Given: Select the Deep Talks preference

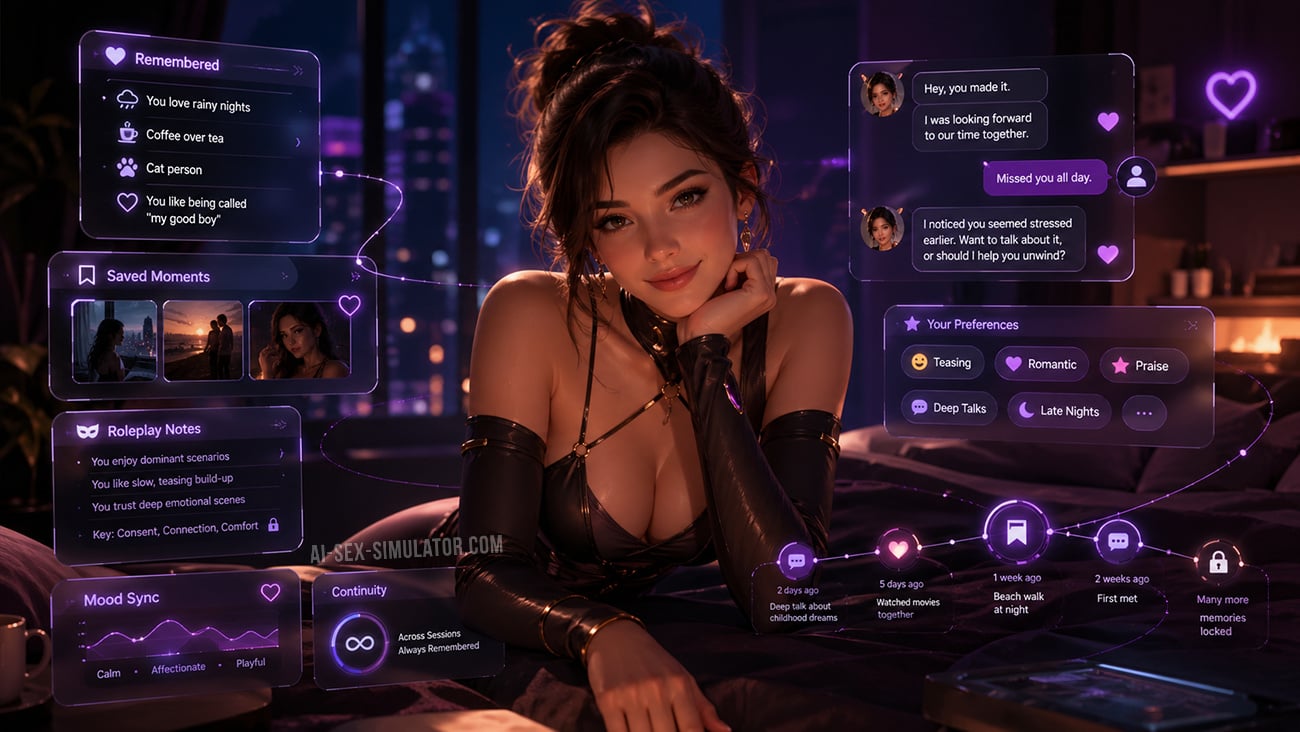Looking at the screenshot, I should click(948, 408).
